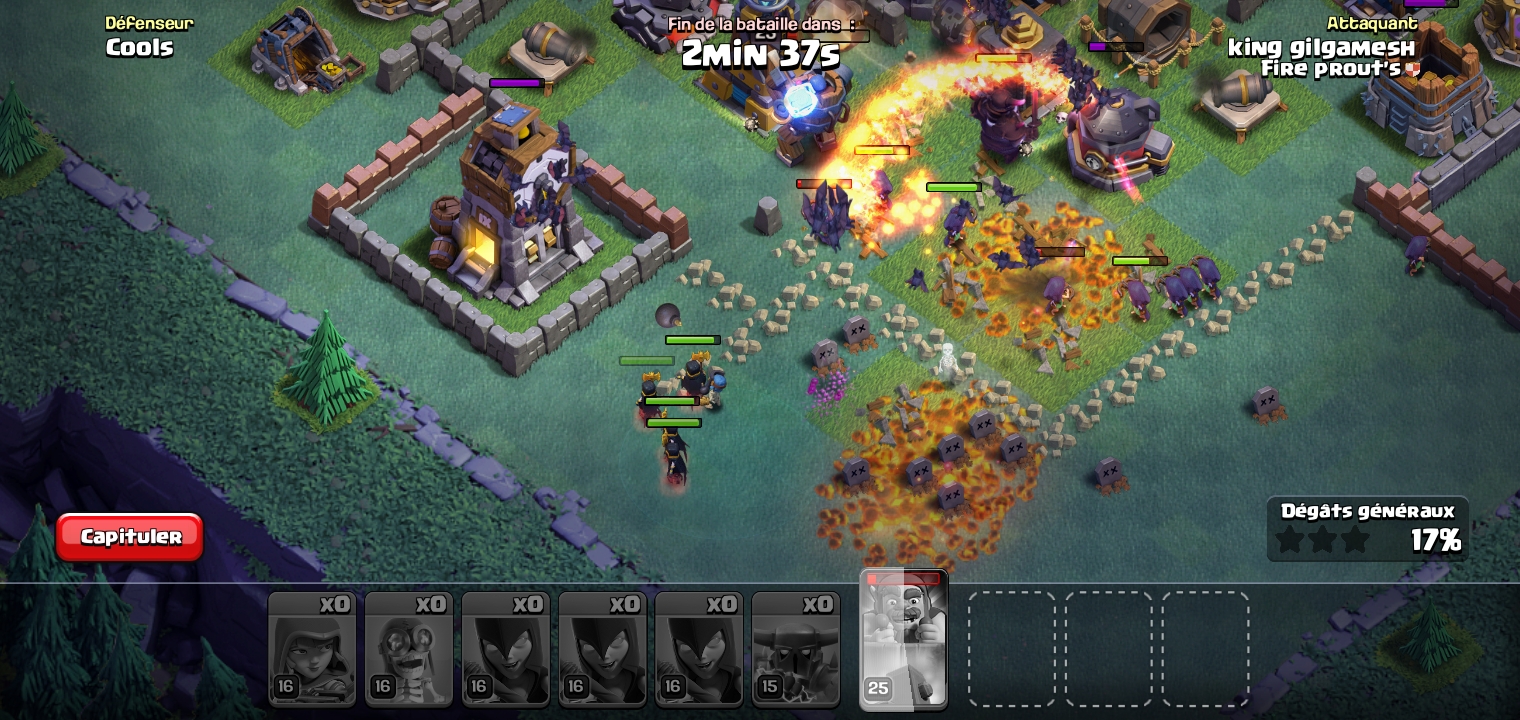
Task: Select the Sneaky Archer troop card
Action: click(x=312, y=649)
